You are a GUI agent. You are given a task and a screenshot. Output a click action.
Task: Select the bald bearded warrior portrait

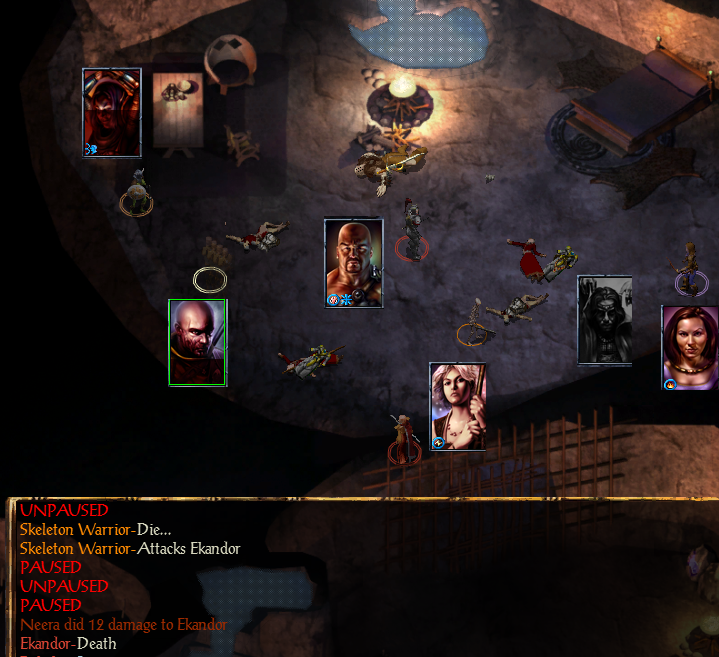pos(354,263)
